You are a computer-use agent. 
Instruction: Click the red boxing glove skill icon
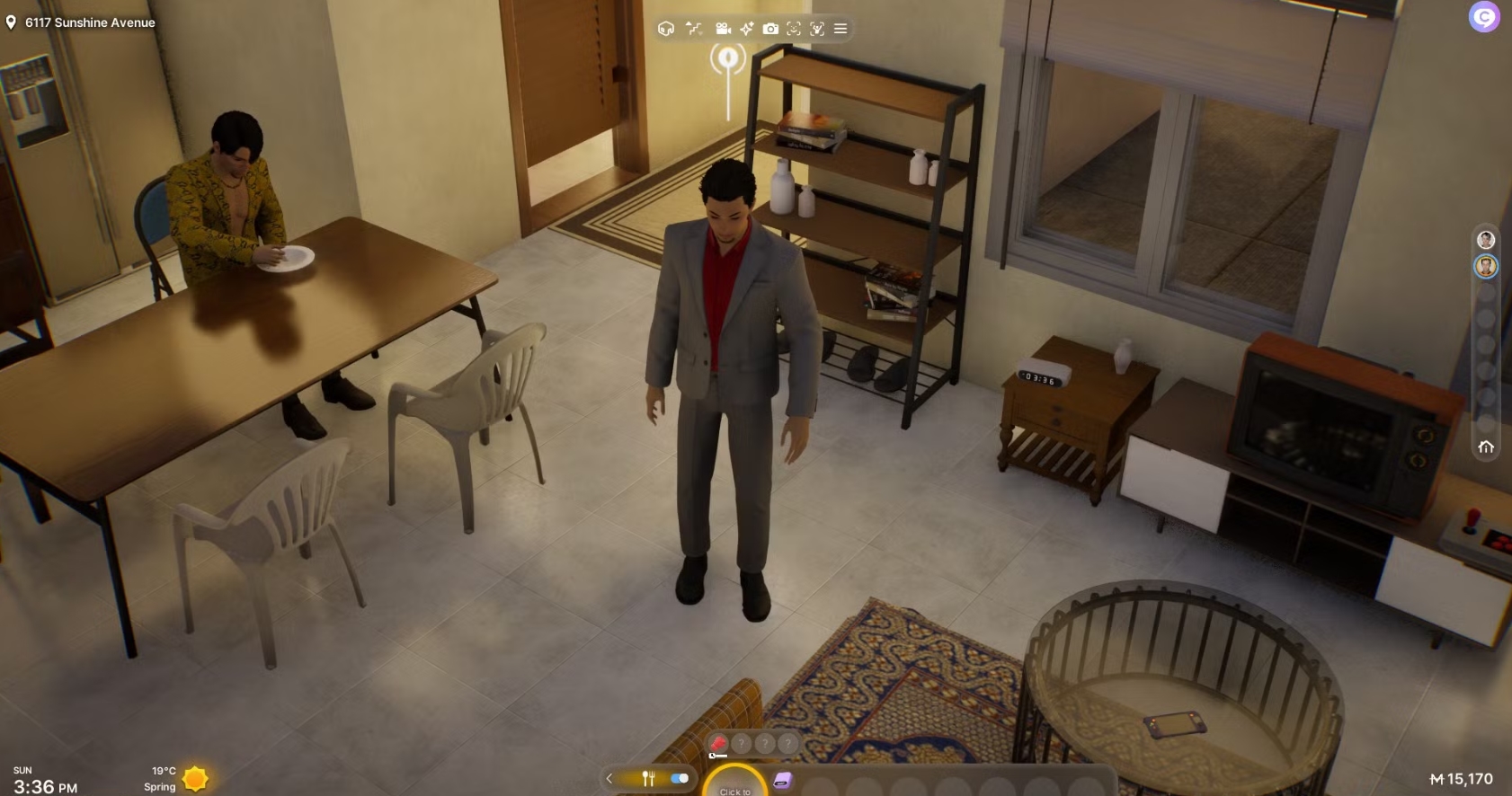coord(718,744)
